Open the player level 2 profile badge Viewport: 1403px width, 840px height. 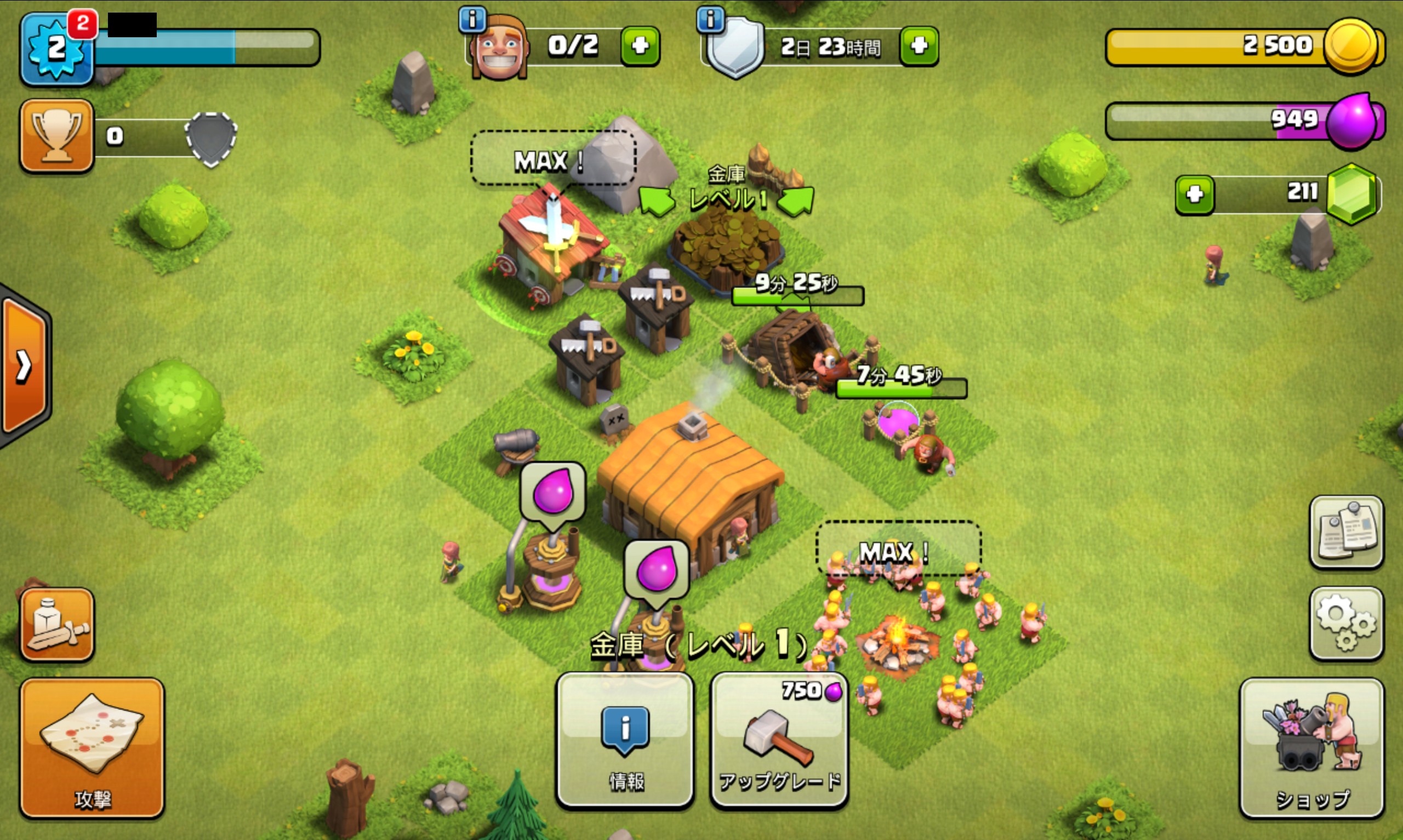tap(56, 50)
